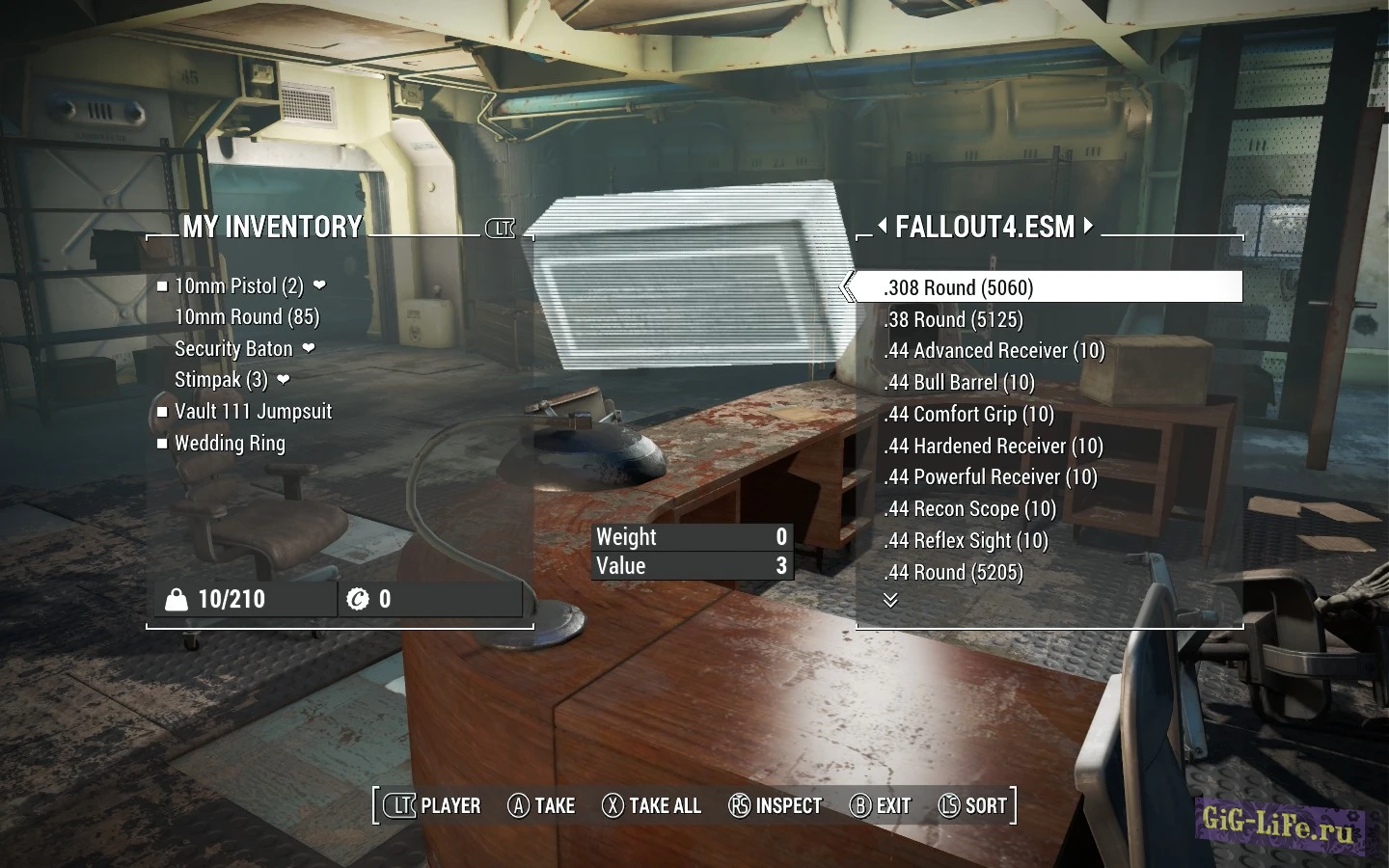Select the .44 Comfort Grip row
1389x868 pixels.
968,415
